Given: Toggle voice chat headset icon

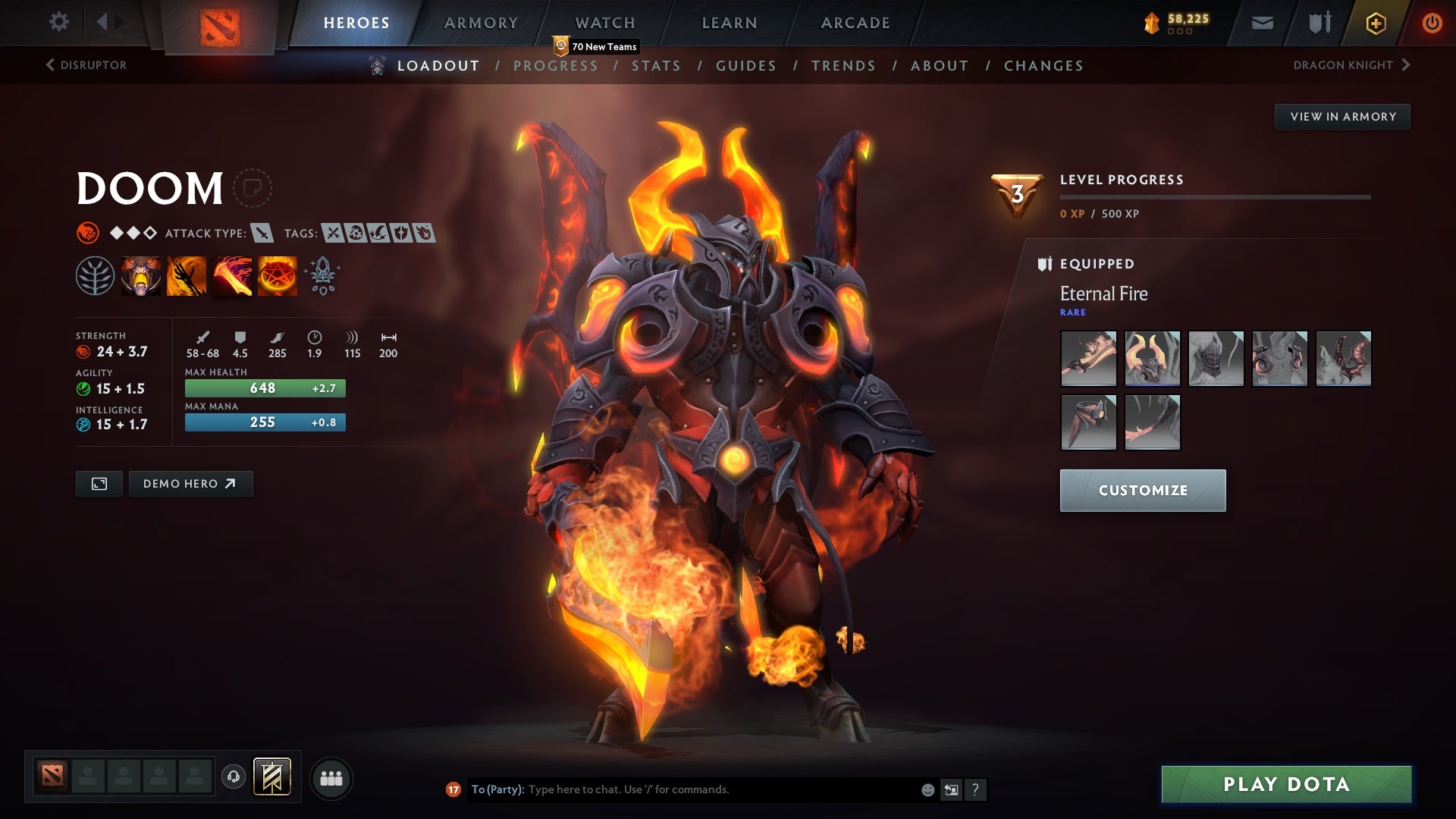Looking at the screenshot, I should pos(233,777).
